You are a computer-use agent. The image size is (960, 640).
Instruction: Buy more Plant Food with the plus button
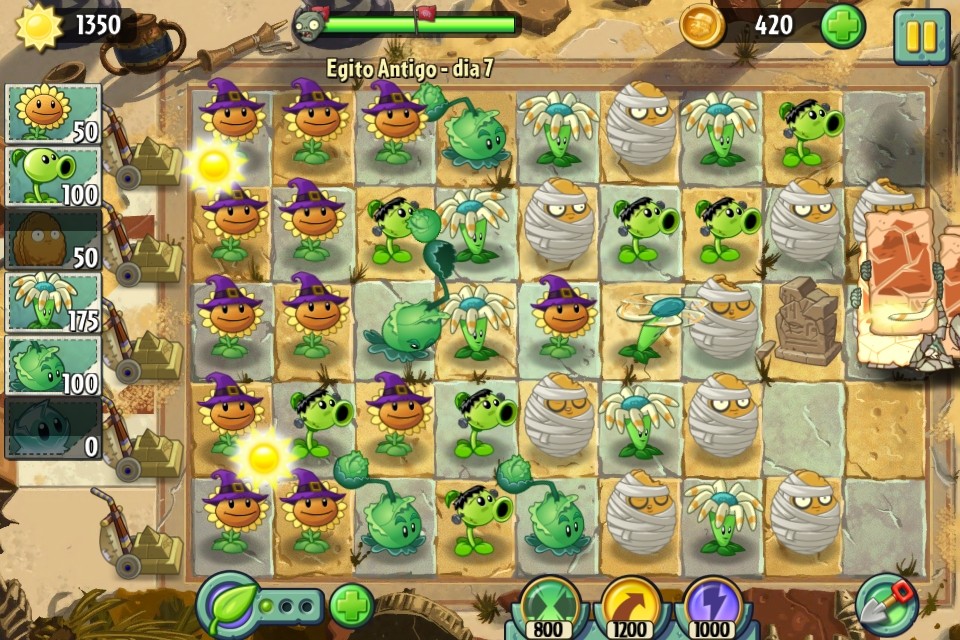[351, 606]
